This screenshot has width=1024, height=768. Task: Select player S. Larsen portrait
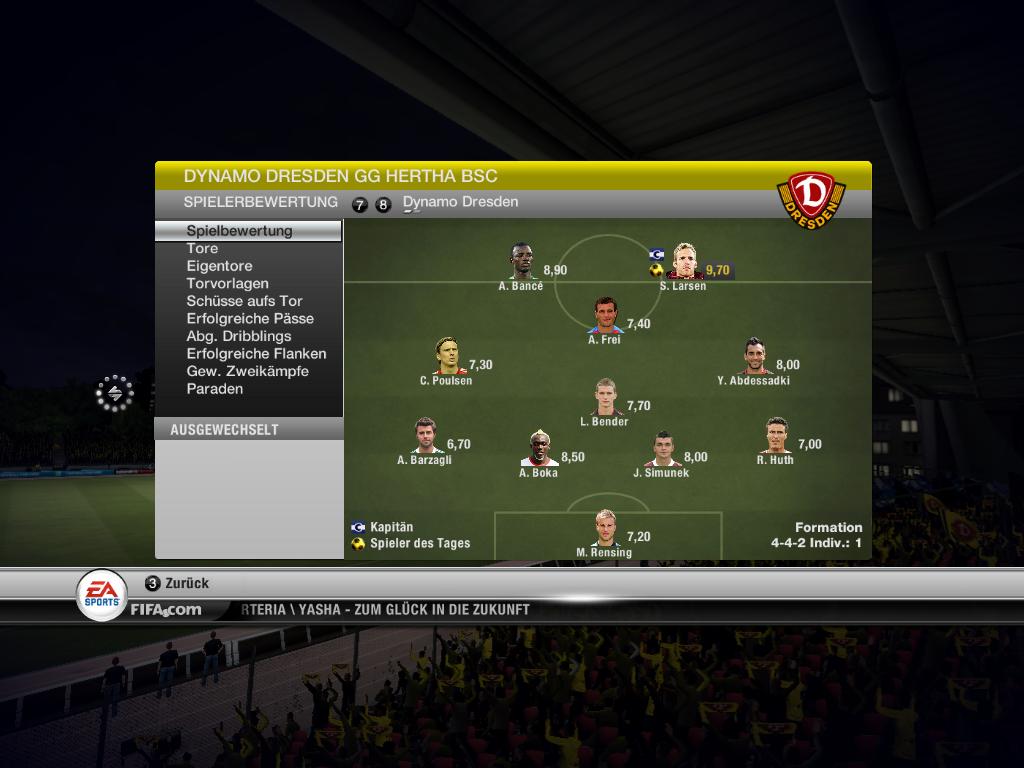[x=684, y=261]
